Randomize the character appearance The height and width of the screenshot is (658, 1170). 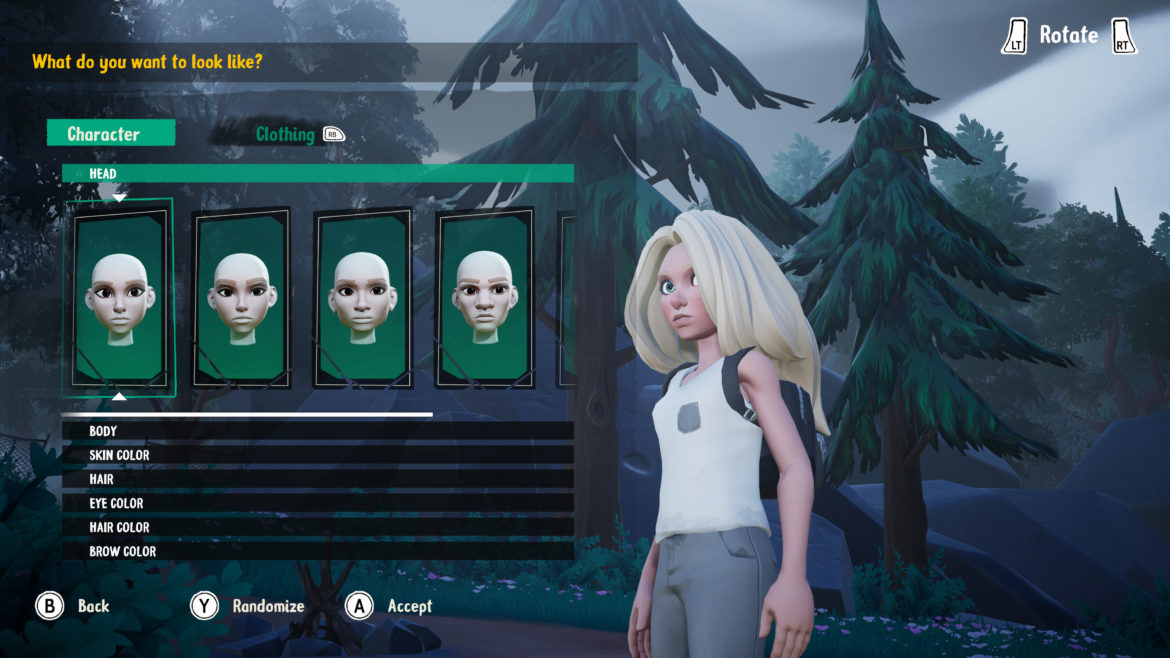268,606
